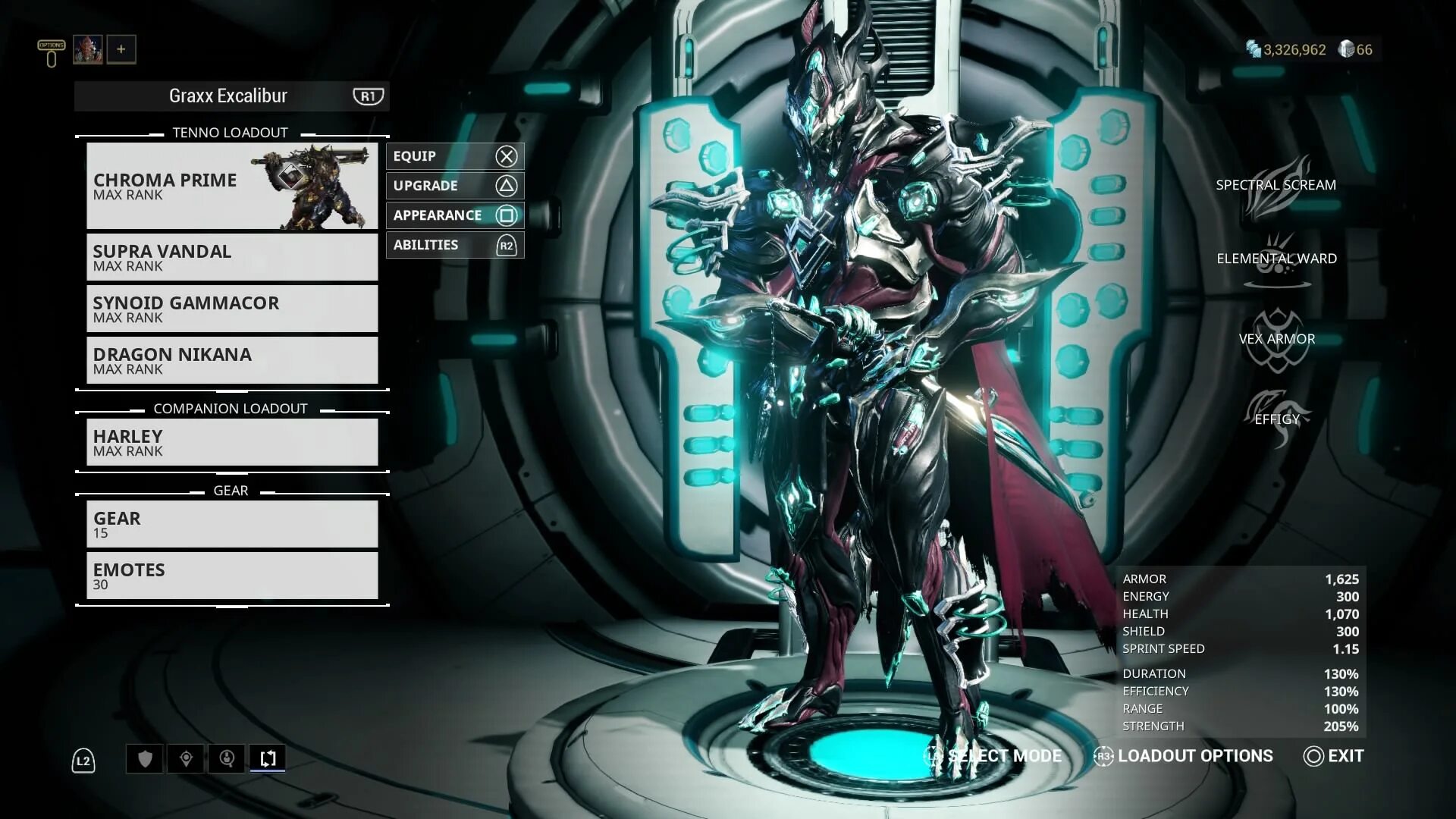Open the Upgrade option

click(x=454, y=186)
